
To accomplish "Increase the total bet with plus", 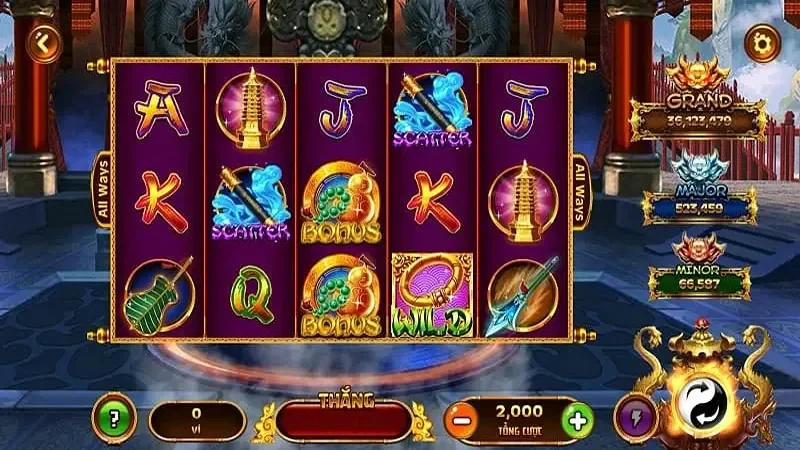I will click(578, 420).
